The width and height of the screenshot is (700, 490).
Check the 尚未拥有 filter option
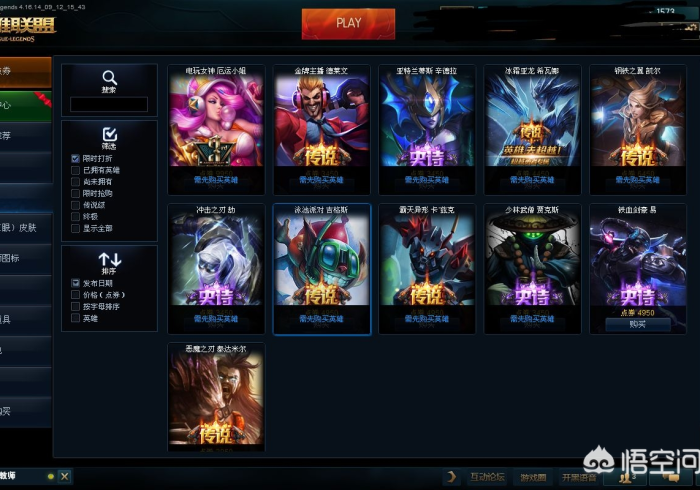(76, 182)
